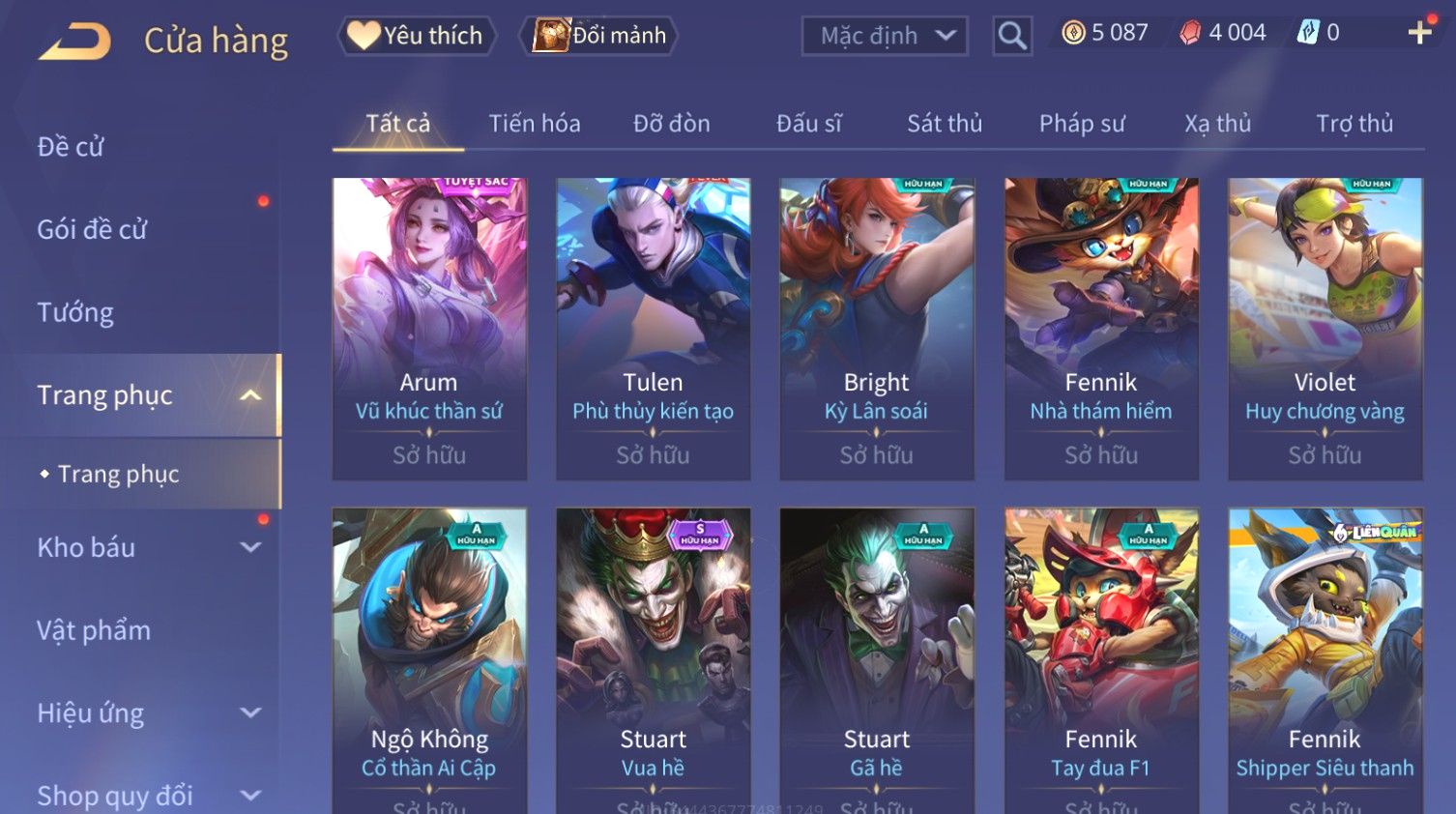Add currency with the plus button

[x=1419, y=33]
